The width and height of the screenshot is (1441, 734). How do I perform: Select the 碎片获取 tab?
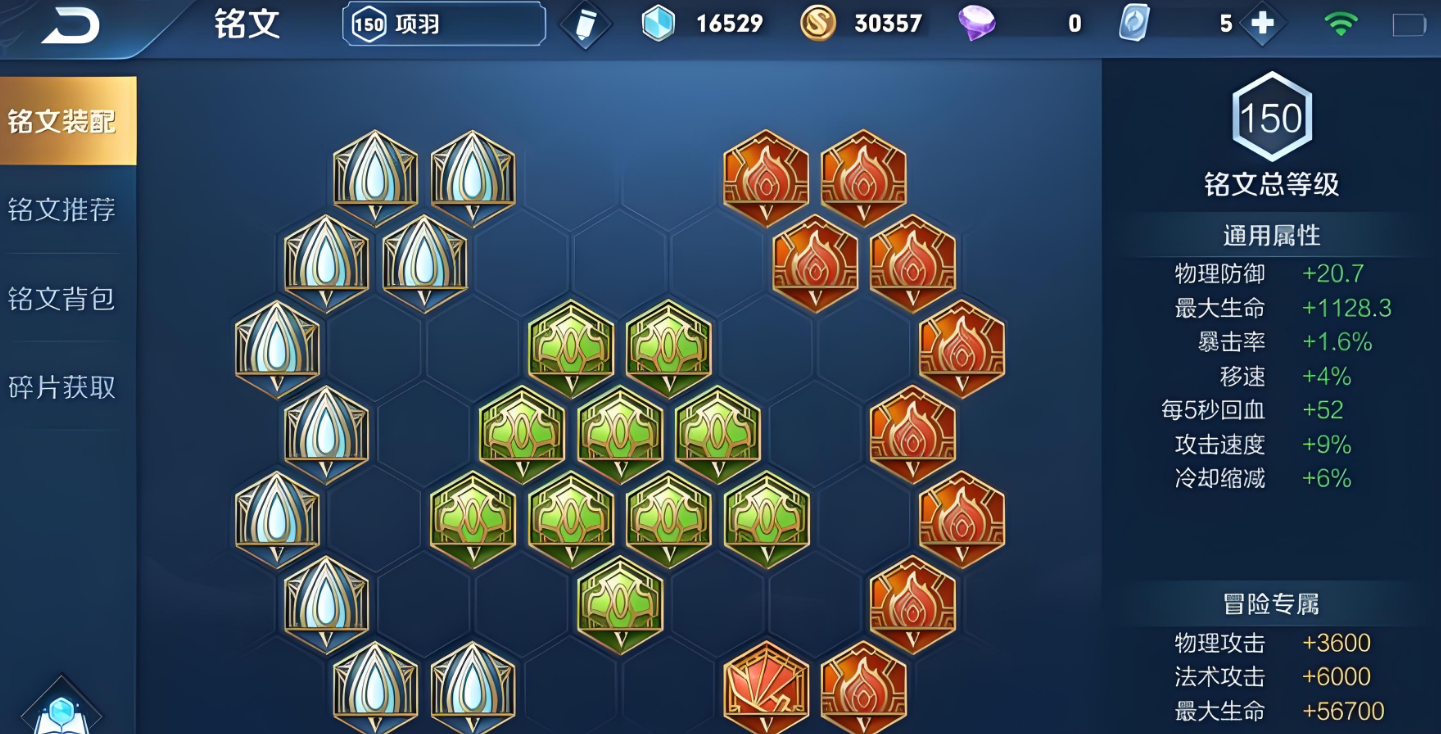62,387
